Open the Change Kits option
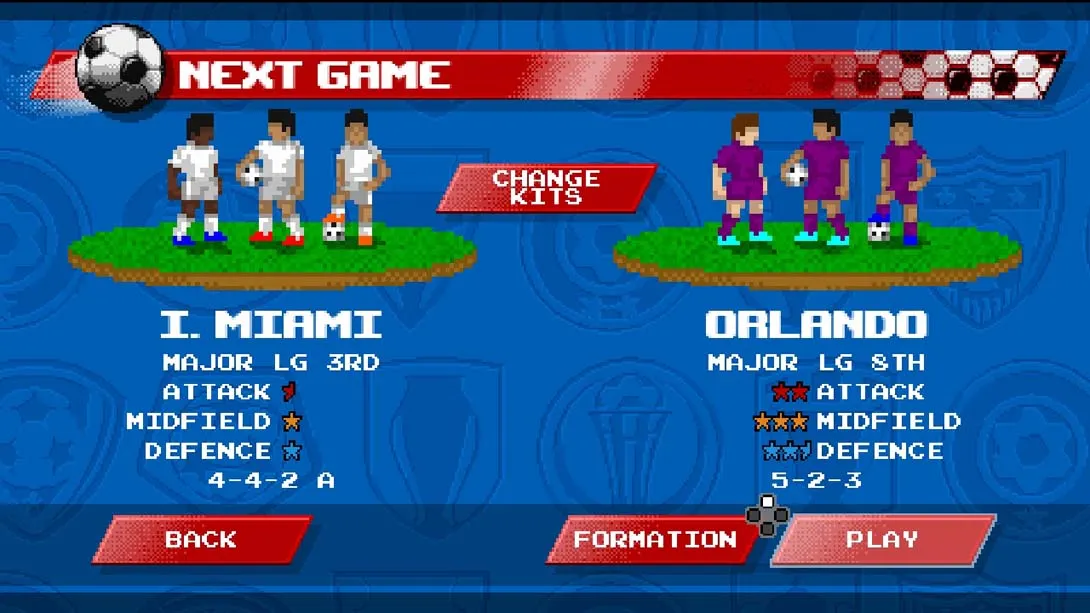Viewport: 1090px width, 613px height. 546,187
